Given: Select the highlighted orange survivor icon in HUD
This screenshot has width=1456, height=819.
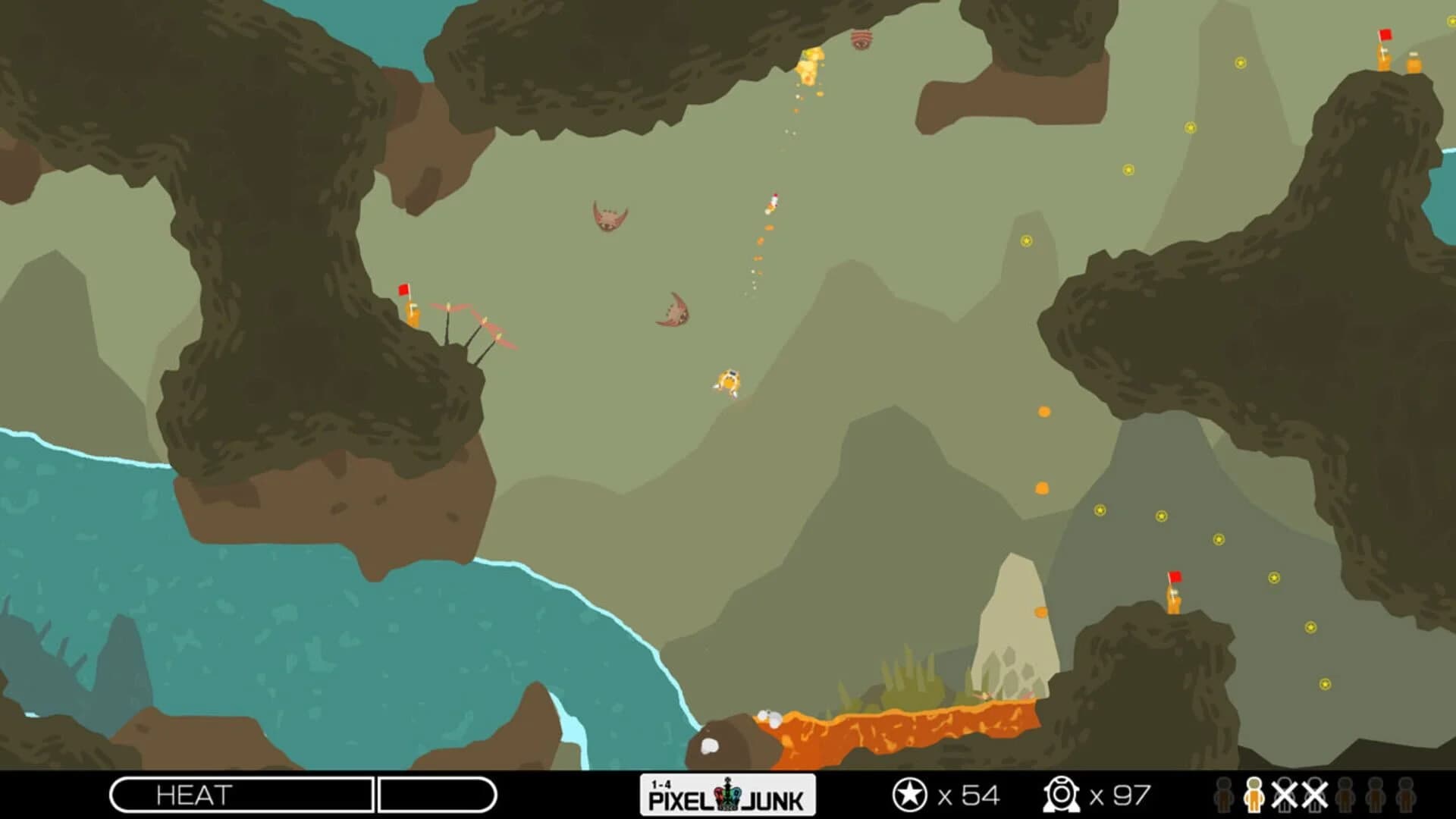Looking at the screenshot, I should 1254,795.
